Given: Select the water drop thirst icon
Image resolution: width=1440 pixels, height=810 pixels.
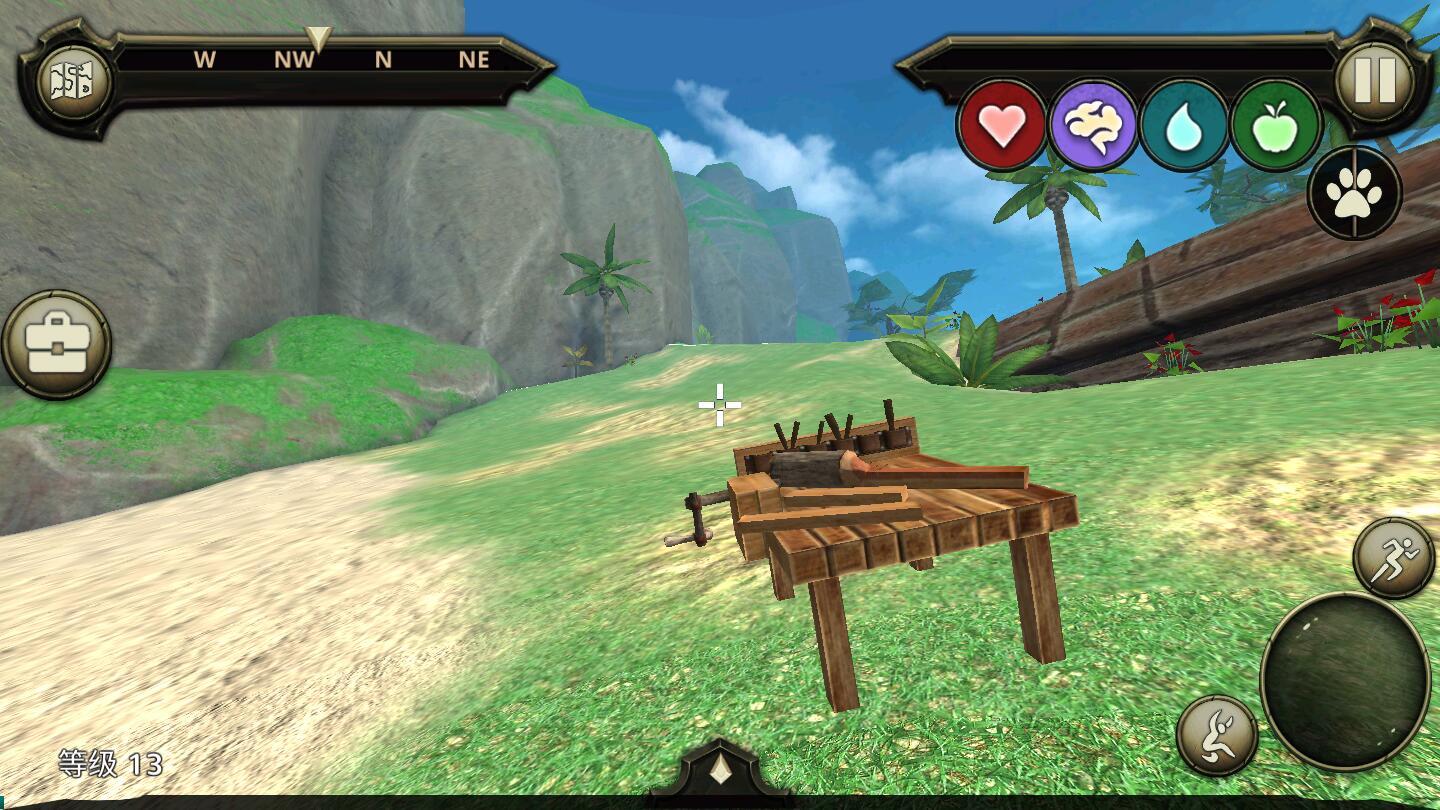Looking at the screenshot, I should tap(1184, 126).
